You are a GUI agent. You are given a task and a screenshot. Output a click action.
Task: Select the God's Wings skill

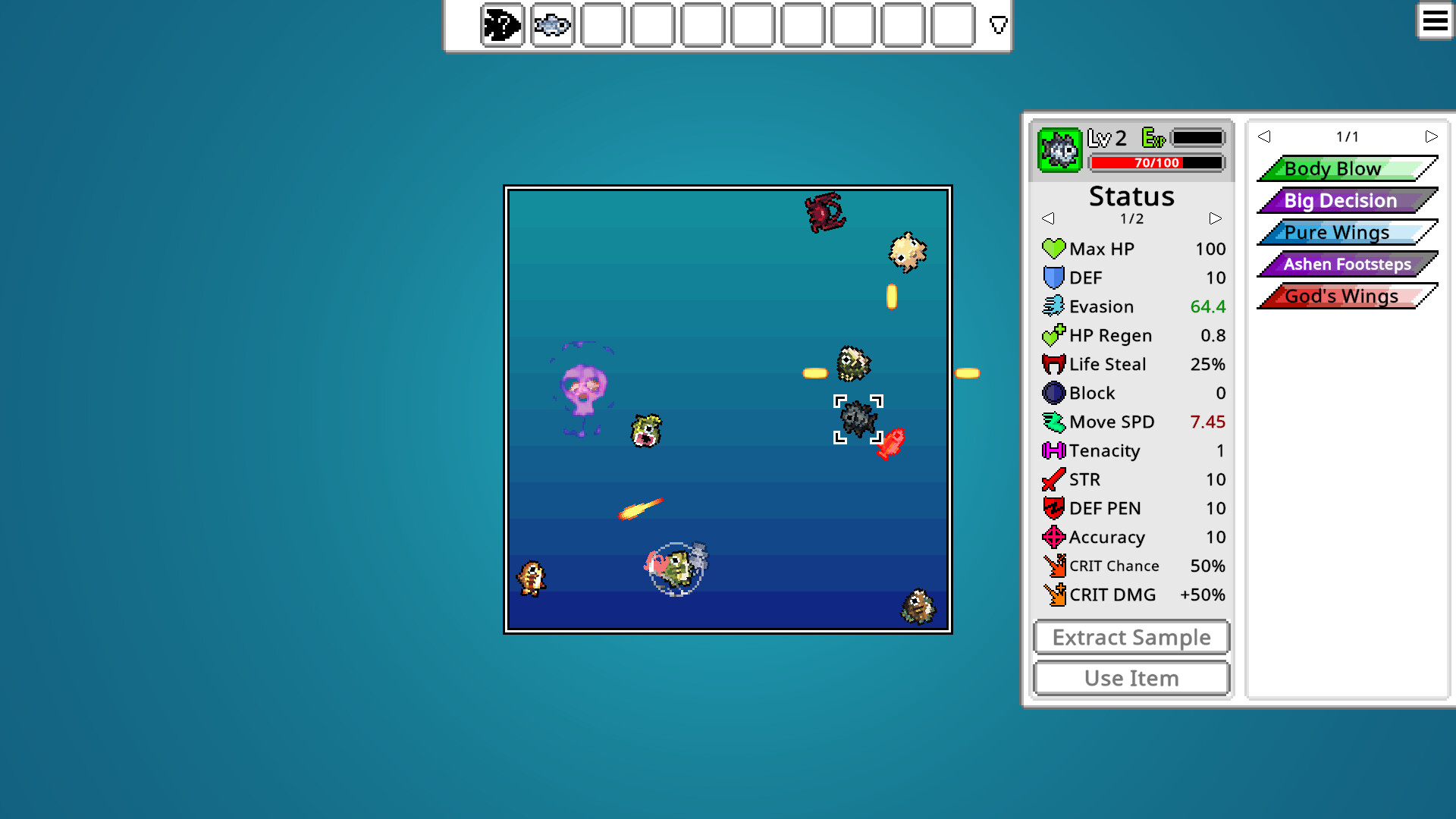(x=1341, y=296)
